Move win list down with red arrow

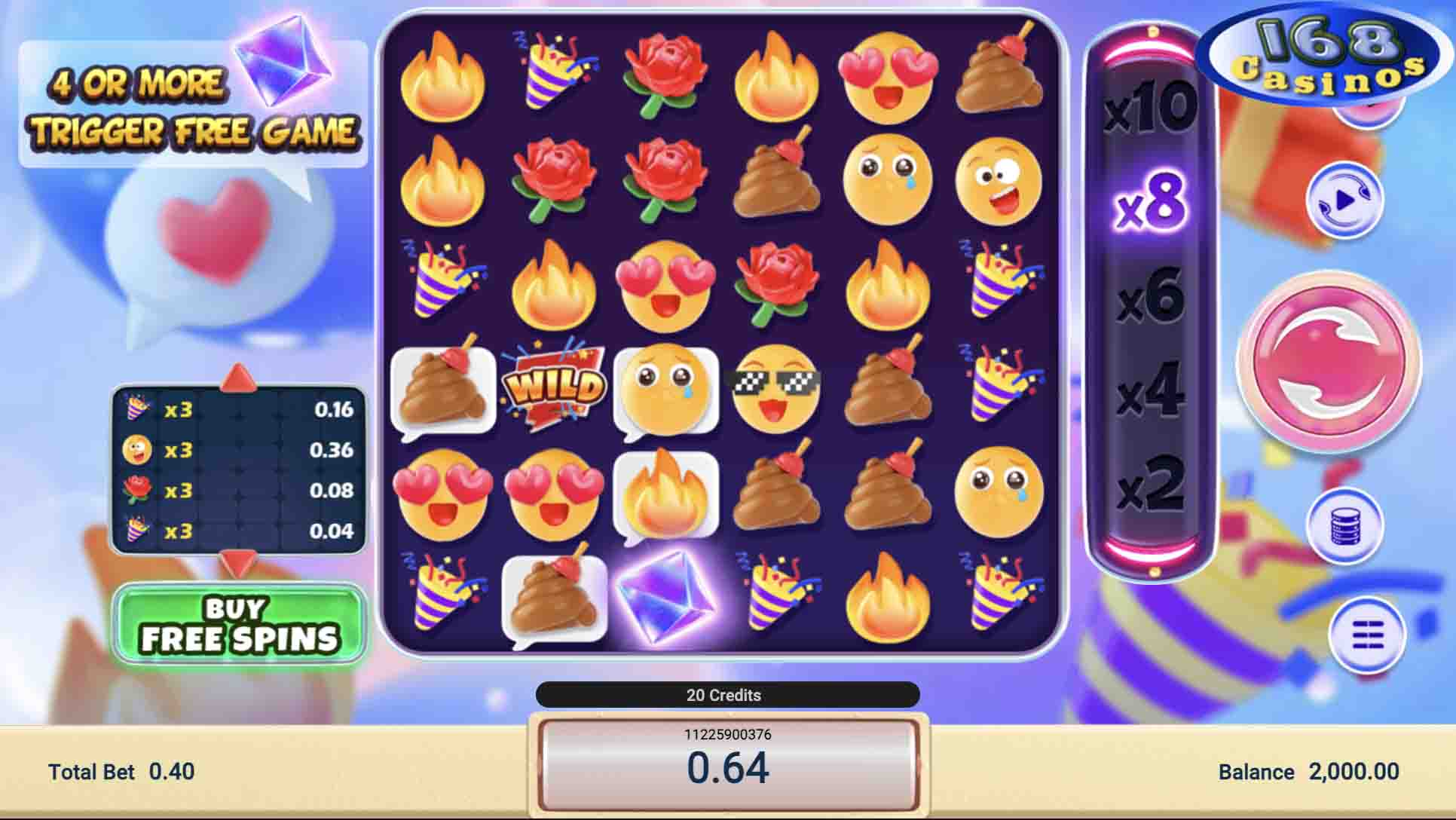[x=239, y=561]
